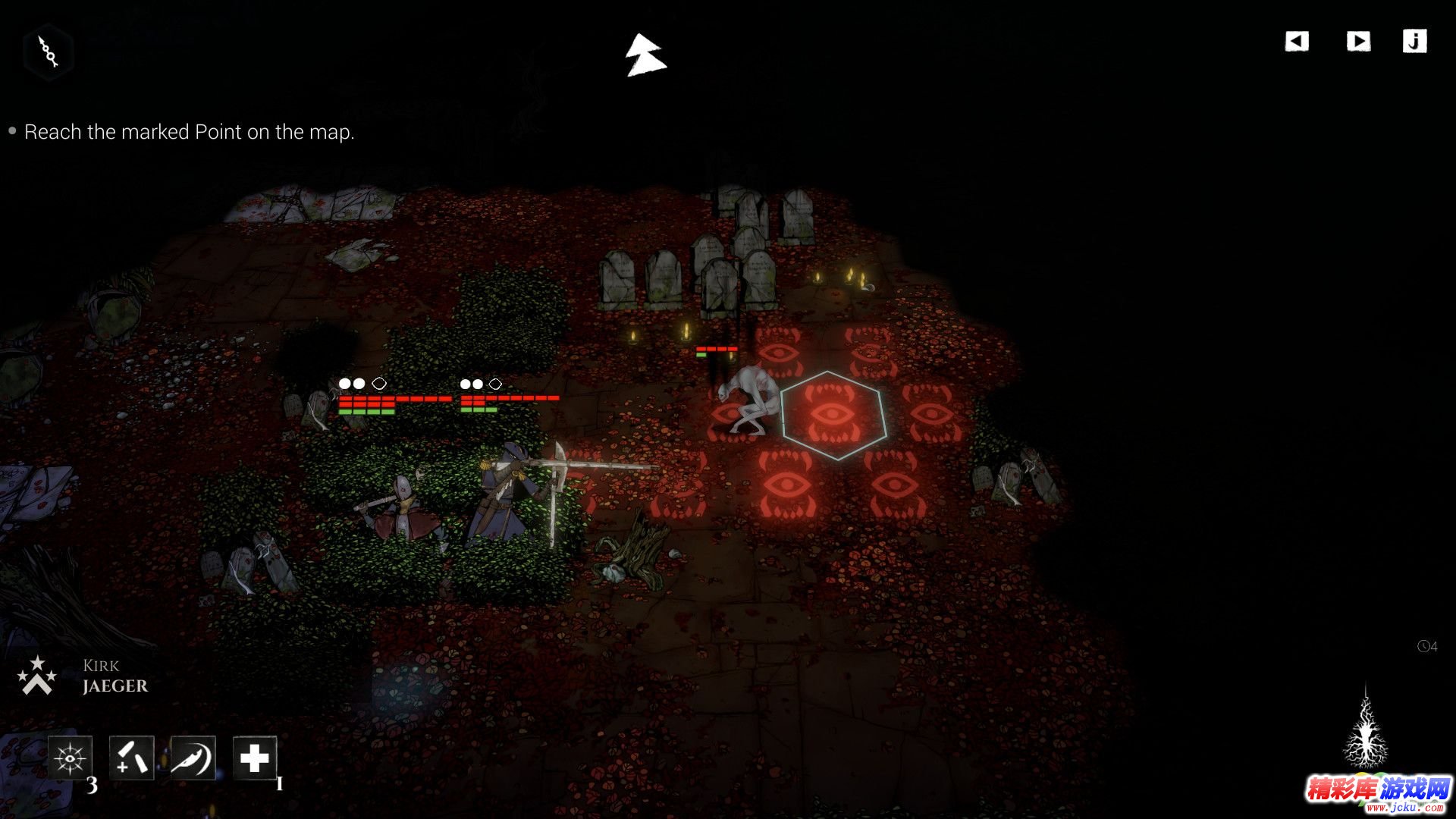The image size is (1456, 819).
Task: Activate the scythe slash ability
Action: (193, 758)
